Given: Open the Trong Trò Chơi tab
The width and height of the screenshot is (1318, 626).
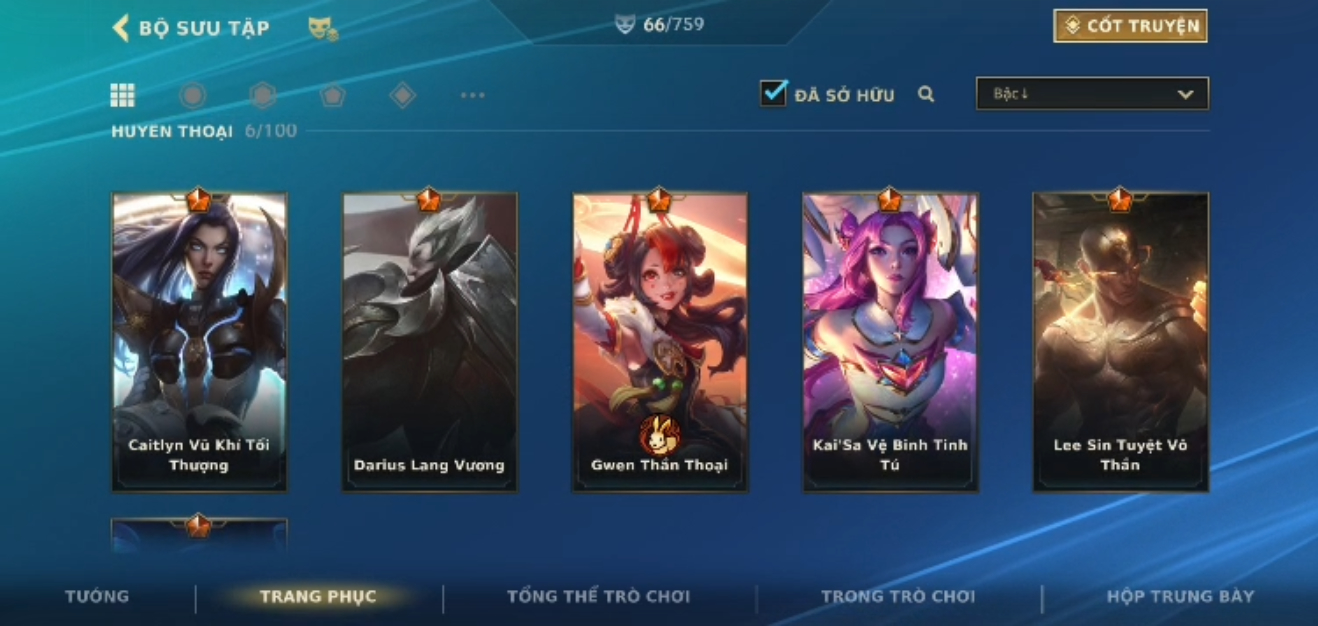Looking at the screenshot, I should [x=897, y=596].
